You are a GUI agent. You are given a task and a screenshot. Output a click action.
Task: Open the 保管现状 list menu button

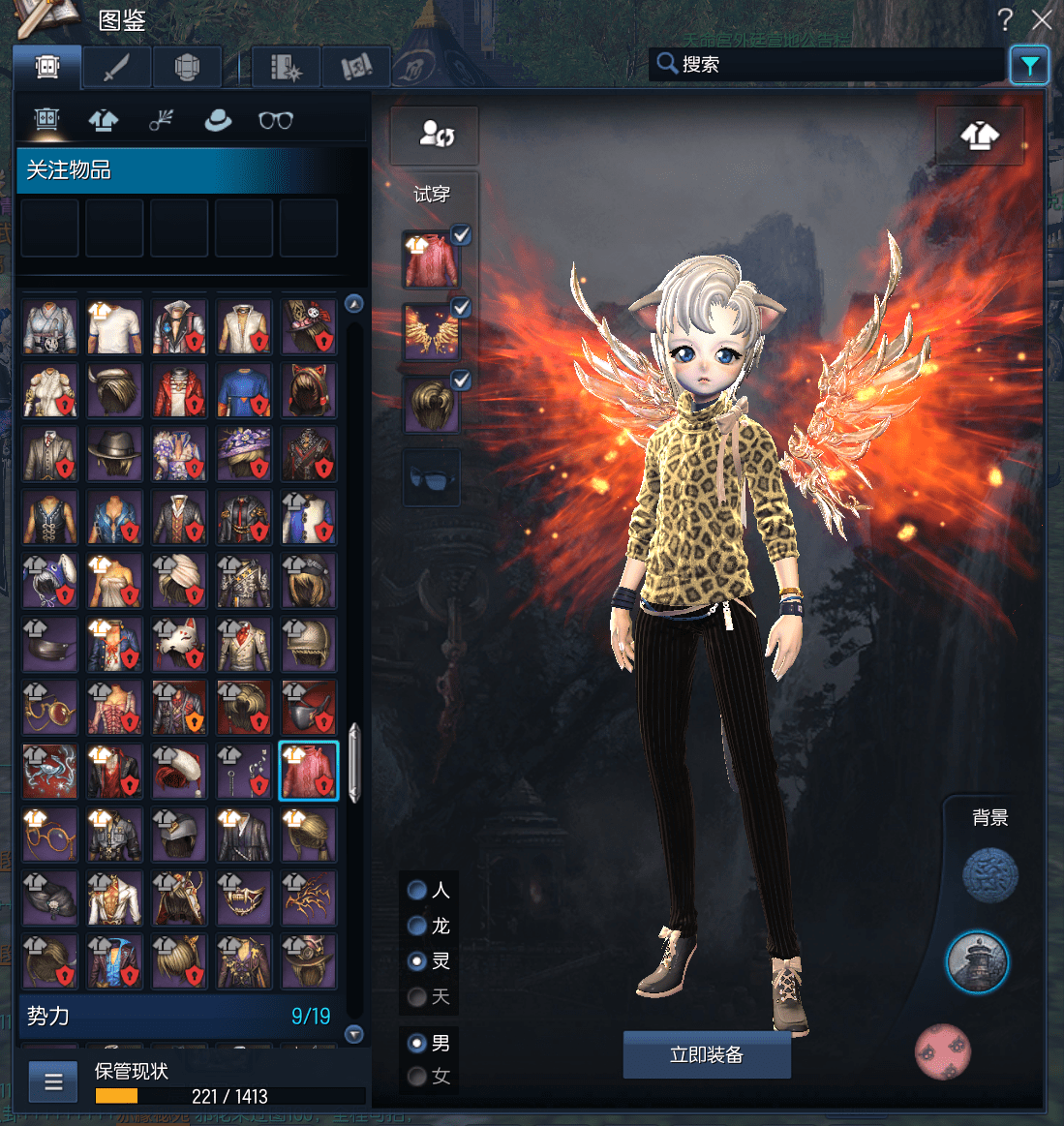point(53,1082)
